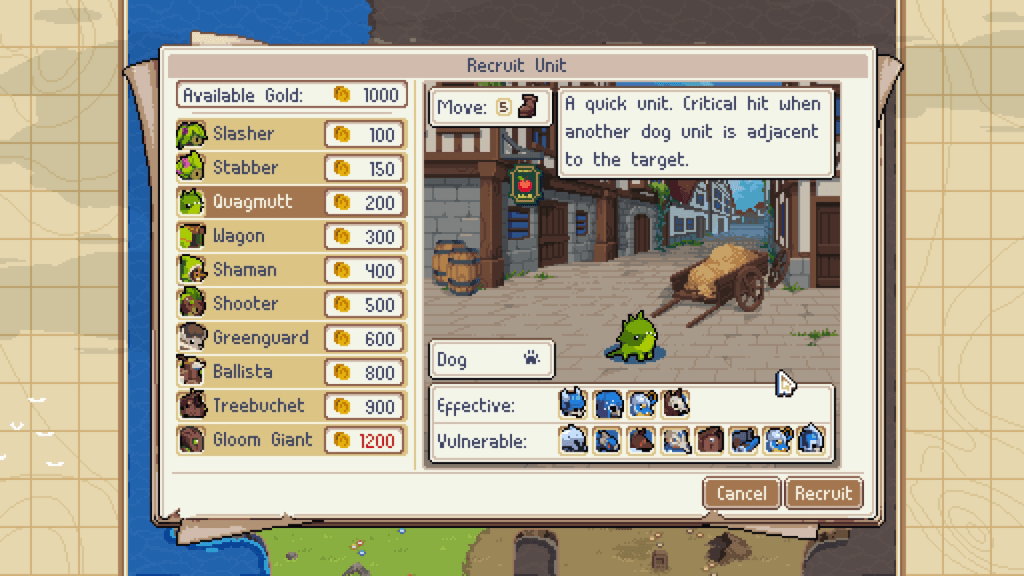Choose the Gloom Giant unit entry
1024x576 pixels.
click(x=291, y=440)
